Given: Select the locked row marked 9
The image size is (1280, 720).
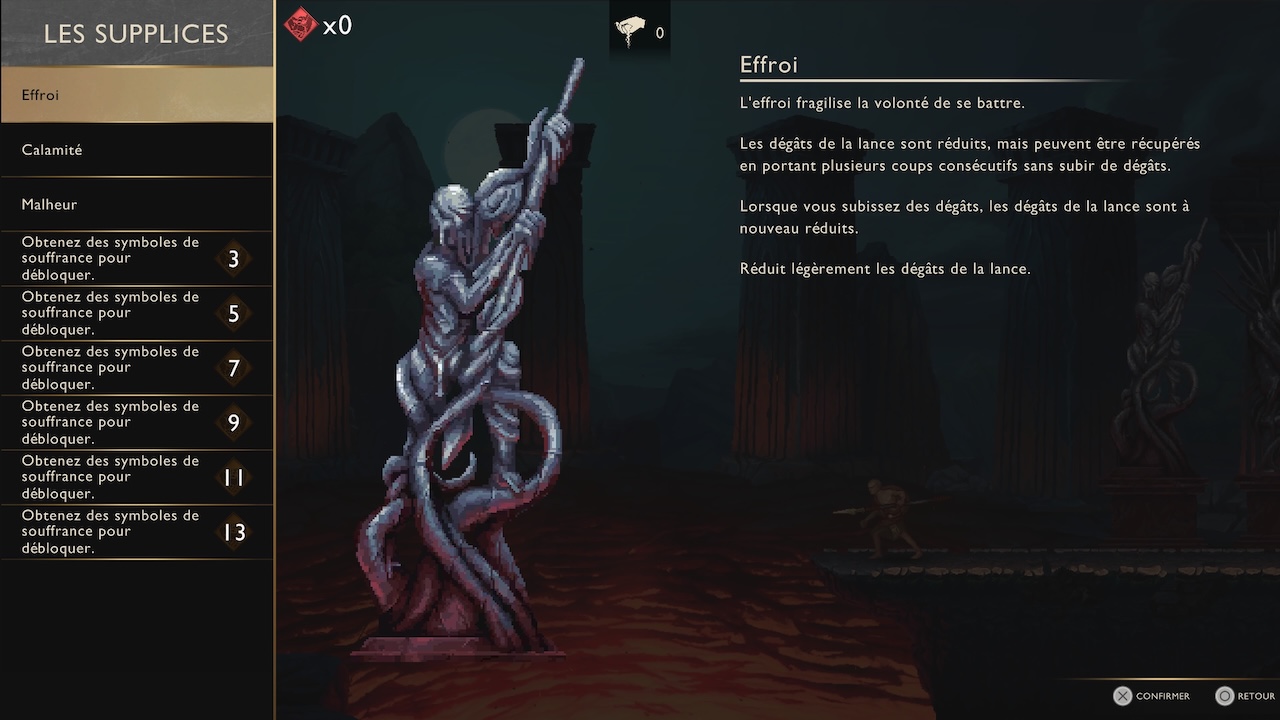Looking at the screenshot, I should (136, 422).
